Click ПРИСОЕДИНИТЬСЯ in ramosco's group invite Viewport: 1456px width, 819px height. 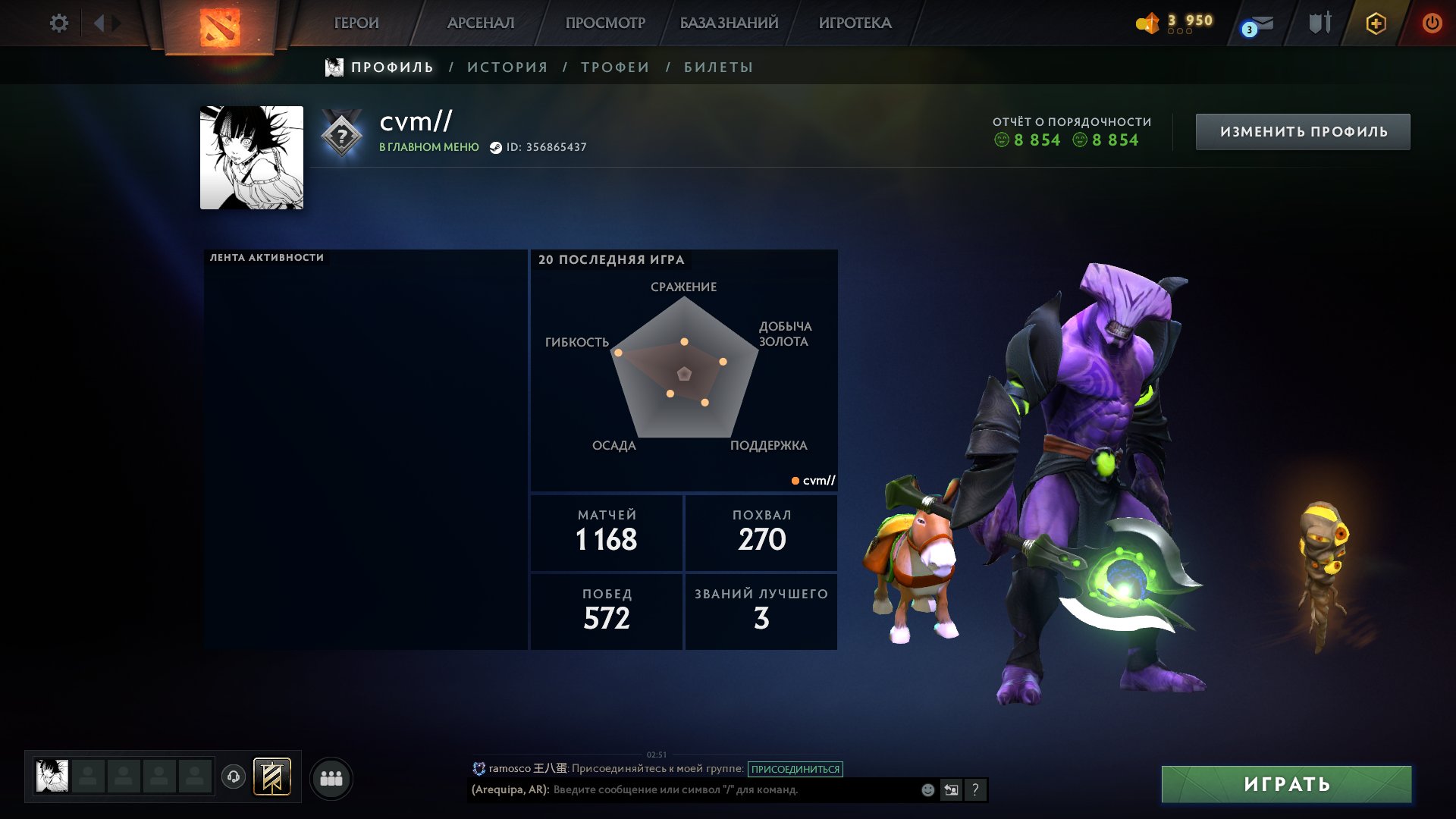click(x=795, y=768)
